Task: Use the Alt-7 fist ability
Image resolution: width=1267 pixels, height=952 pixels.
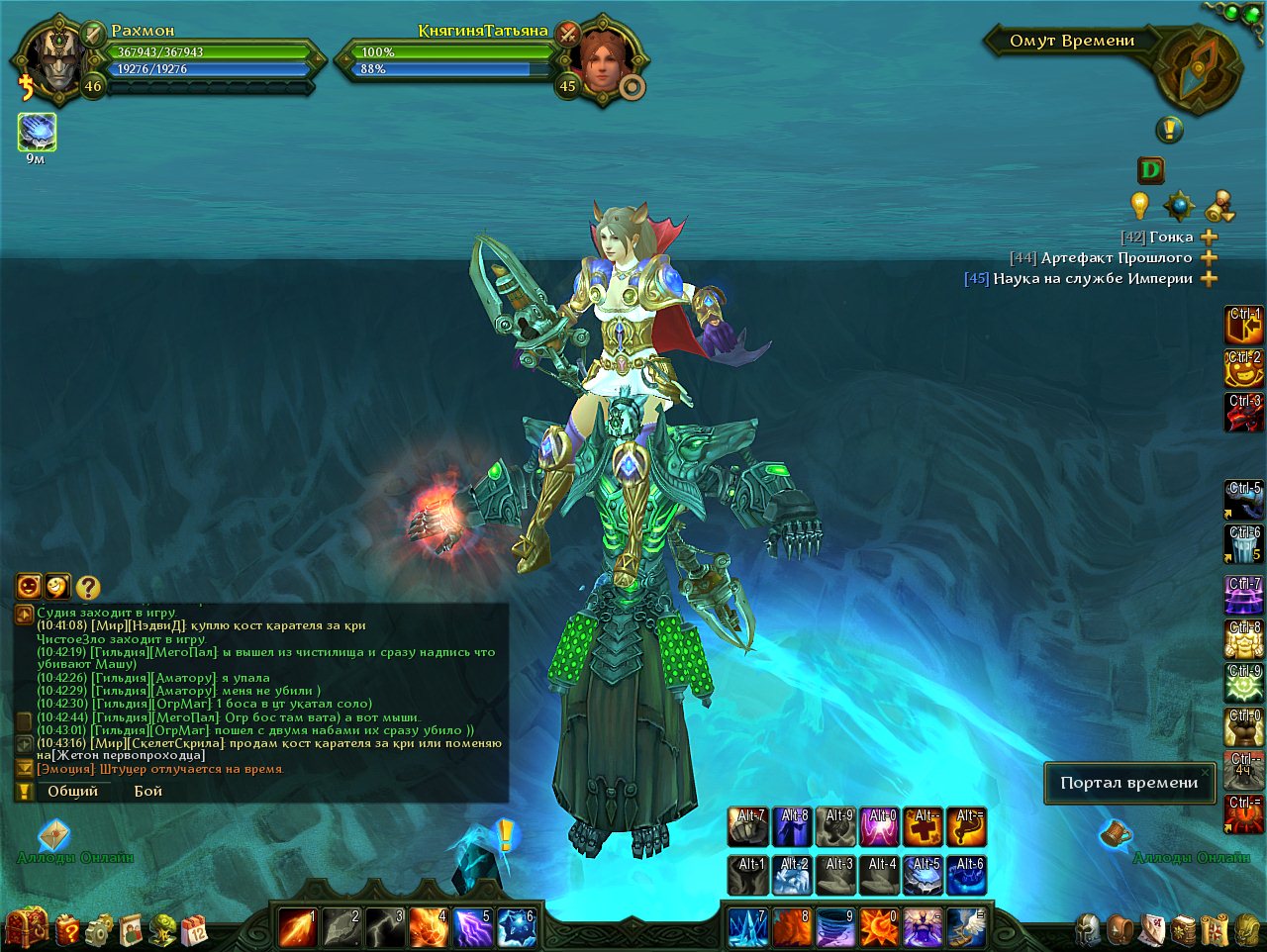Action: [748, 827]
